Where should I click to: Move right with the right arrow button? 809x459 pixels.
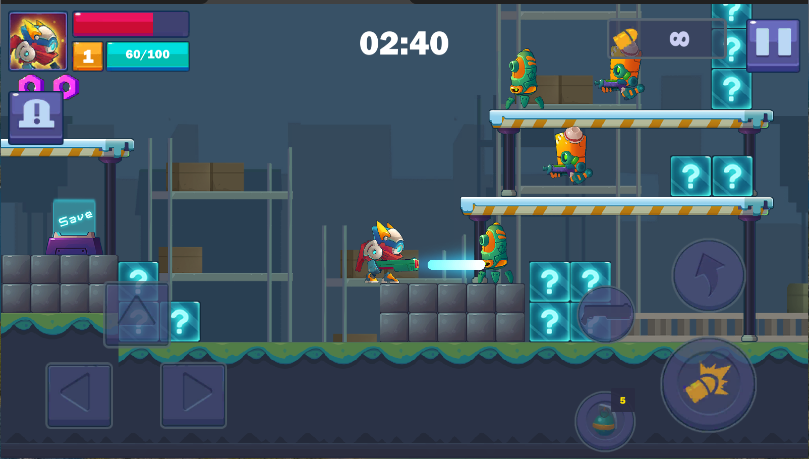point(193,395)
